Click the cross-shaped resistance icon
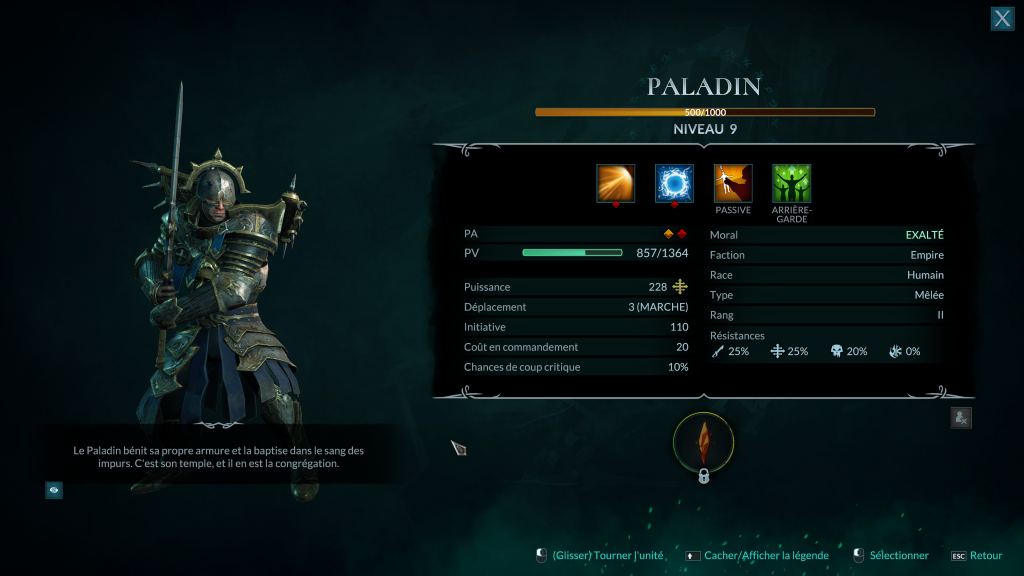Image resolution: width=1024 pixels, height=576 pixels. click(x=777, y=351)
